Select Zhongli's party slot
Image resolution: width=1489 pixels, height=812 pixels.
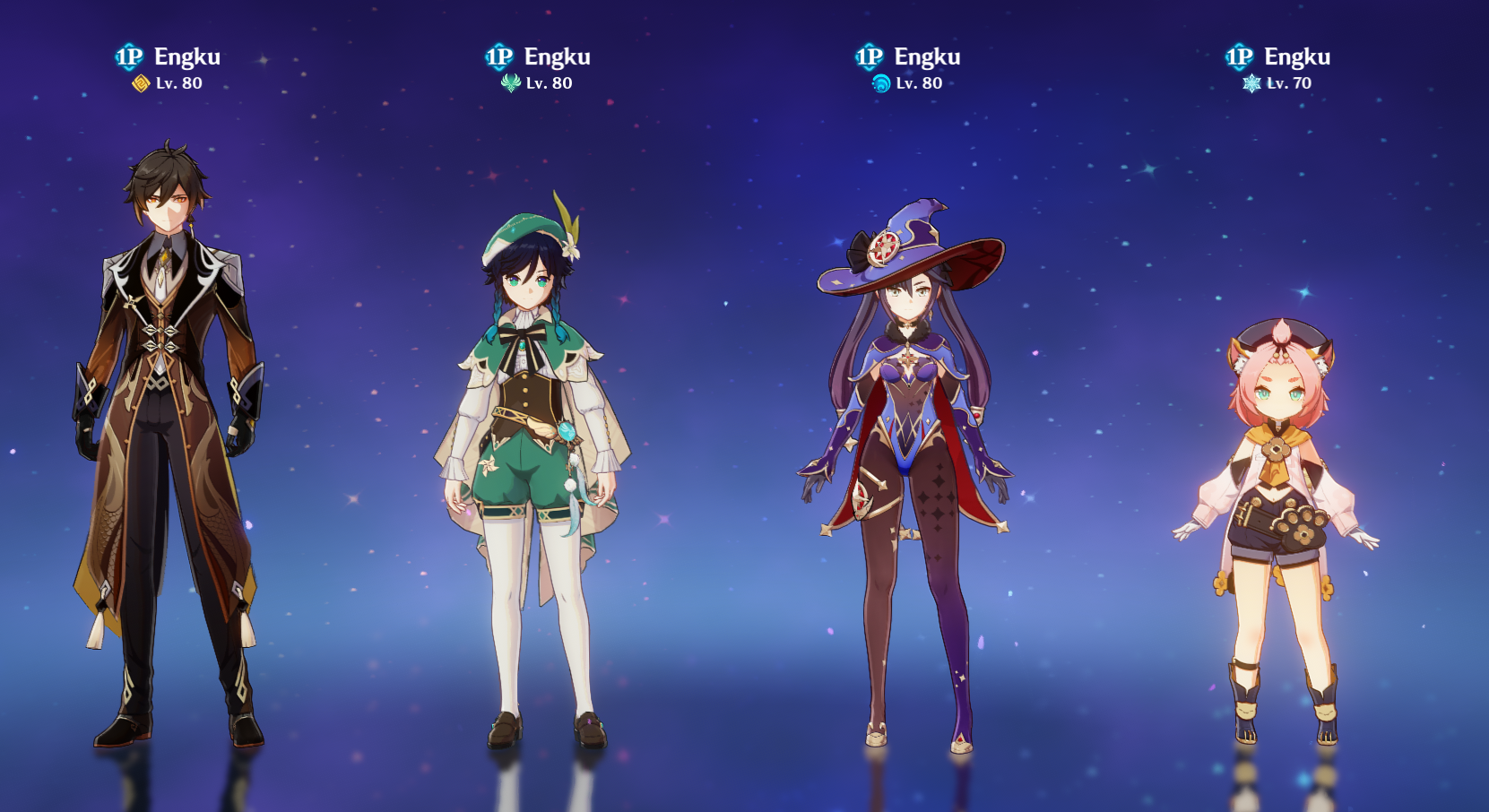click(168, 430)
